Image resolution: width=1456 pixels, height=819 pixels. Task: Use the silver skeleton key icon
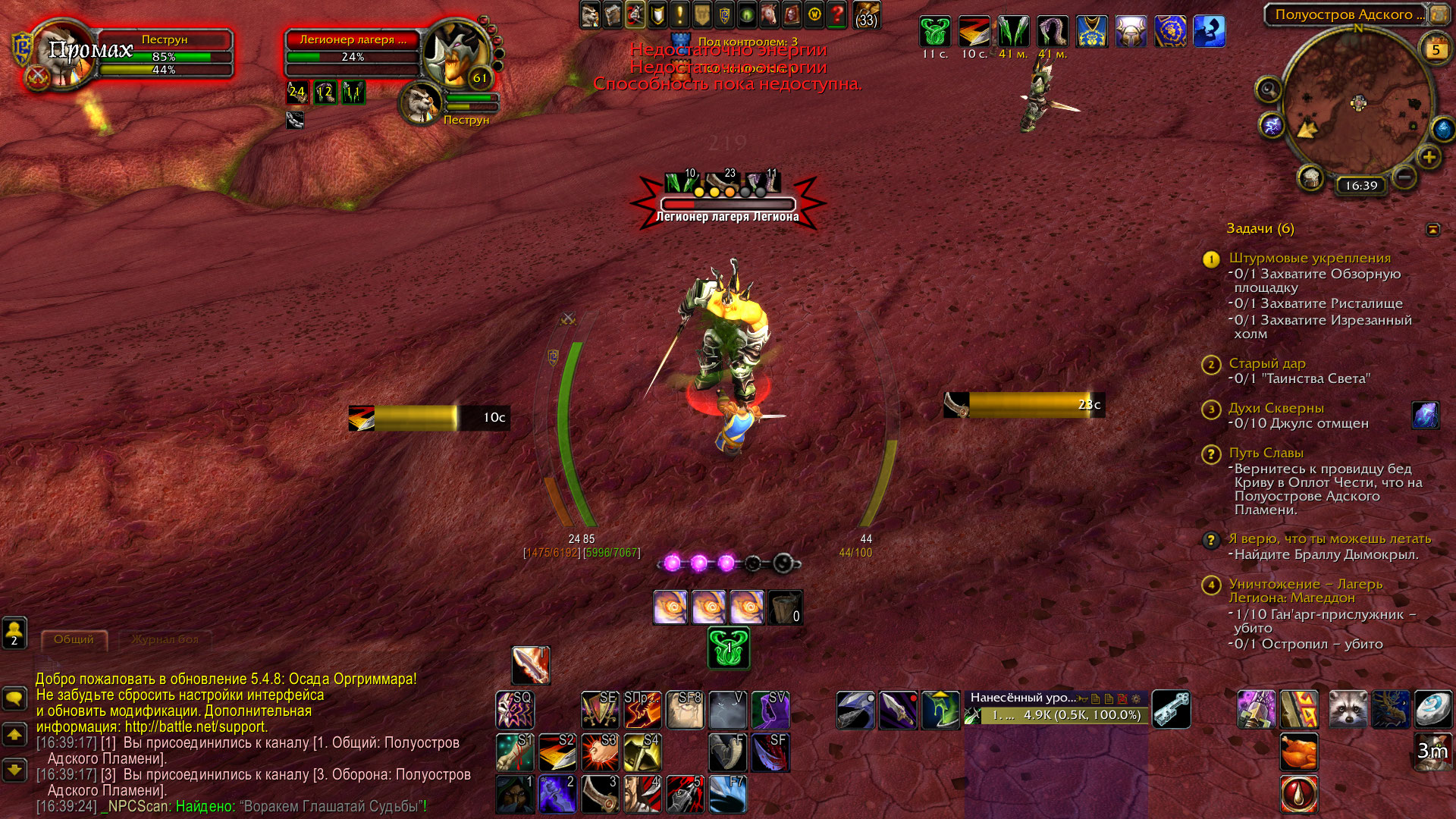click(x=1171, y=710)
